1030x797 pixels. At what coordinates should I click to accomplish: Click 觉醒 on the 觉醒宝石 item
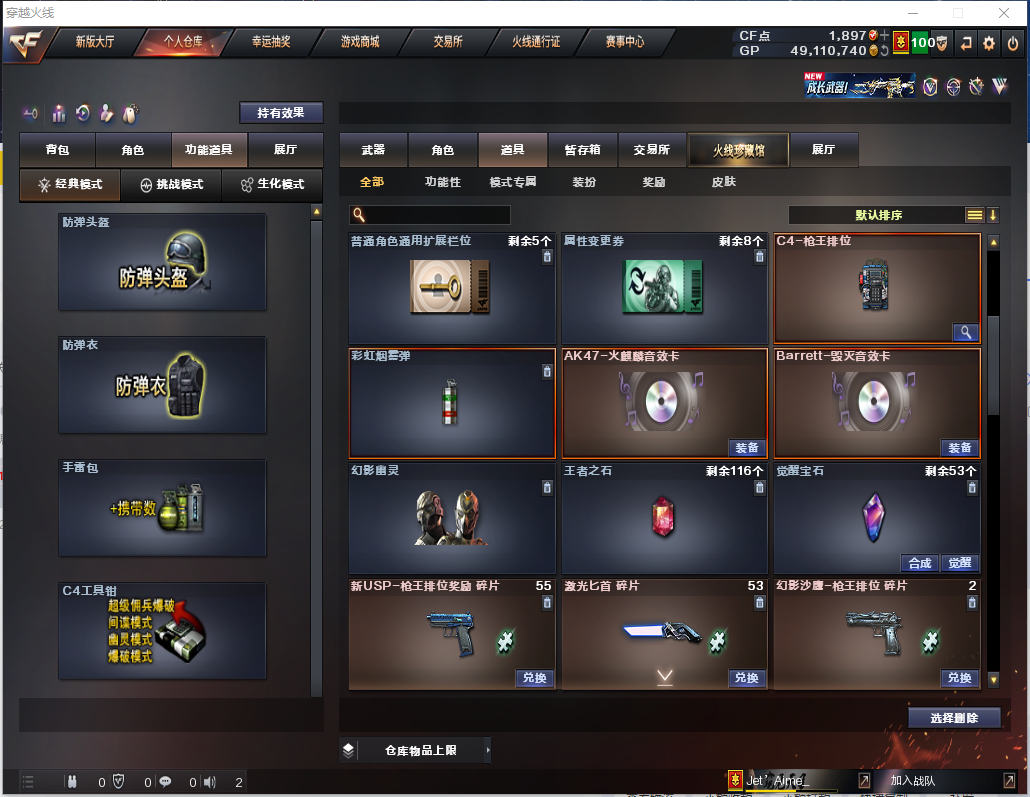click(x=960, y=563)
